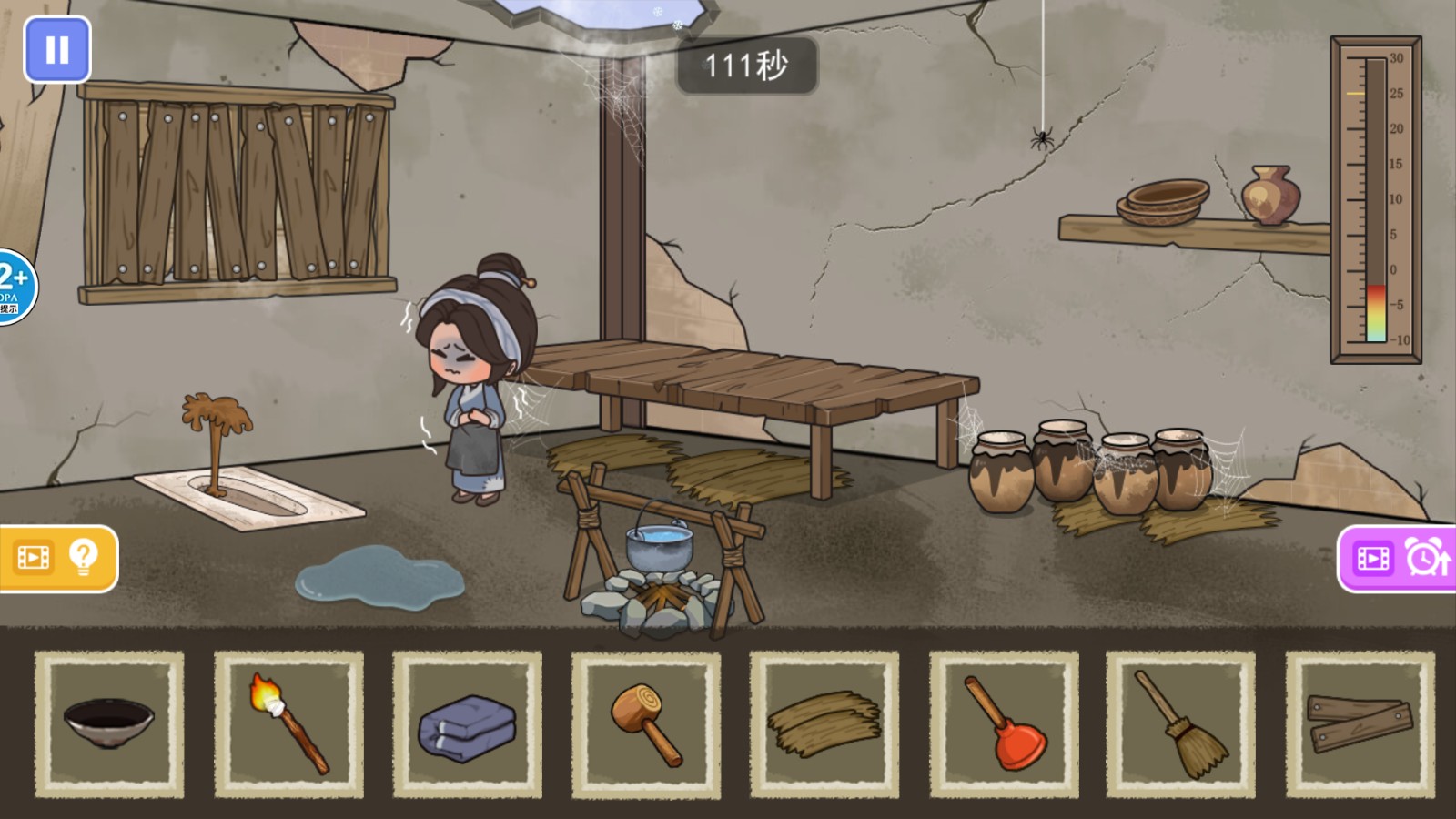Pick the folded blue blanket item

tap(465, 723)
